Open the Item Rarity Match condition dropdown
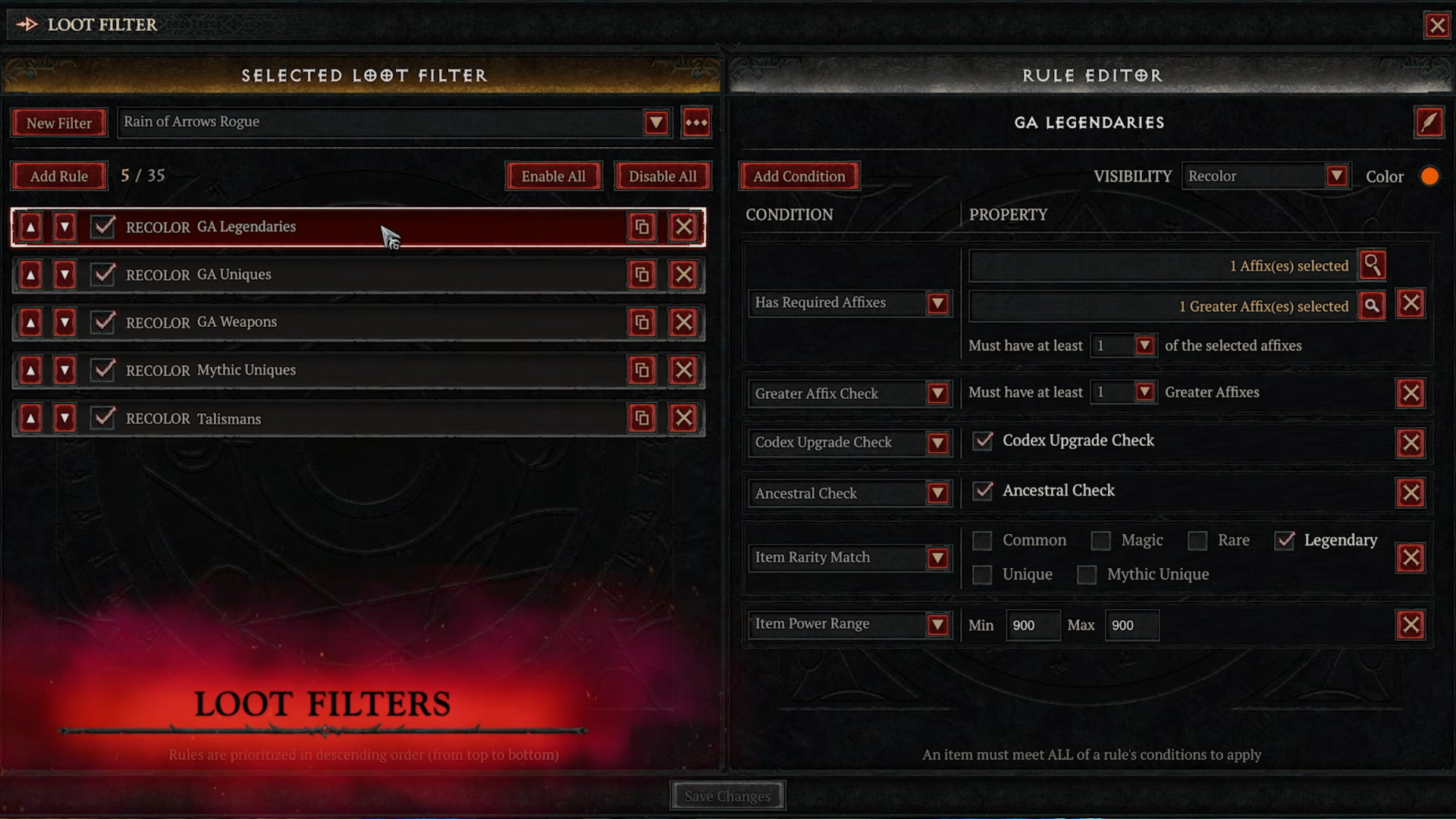 [x=940, y=557]
